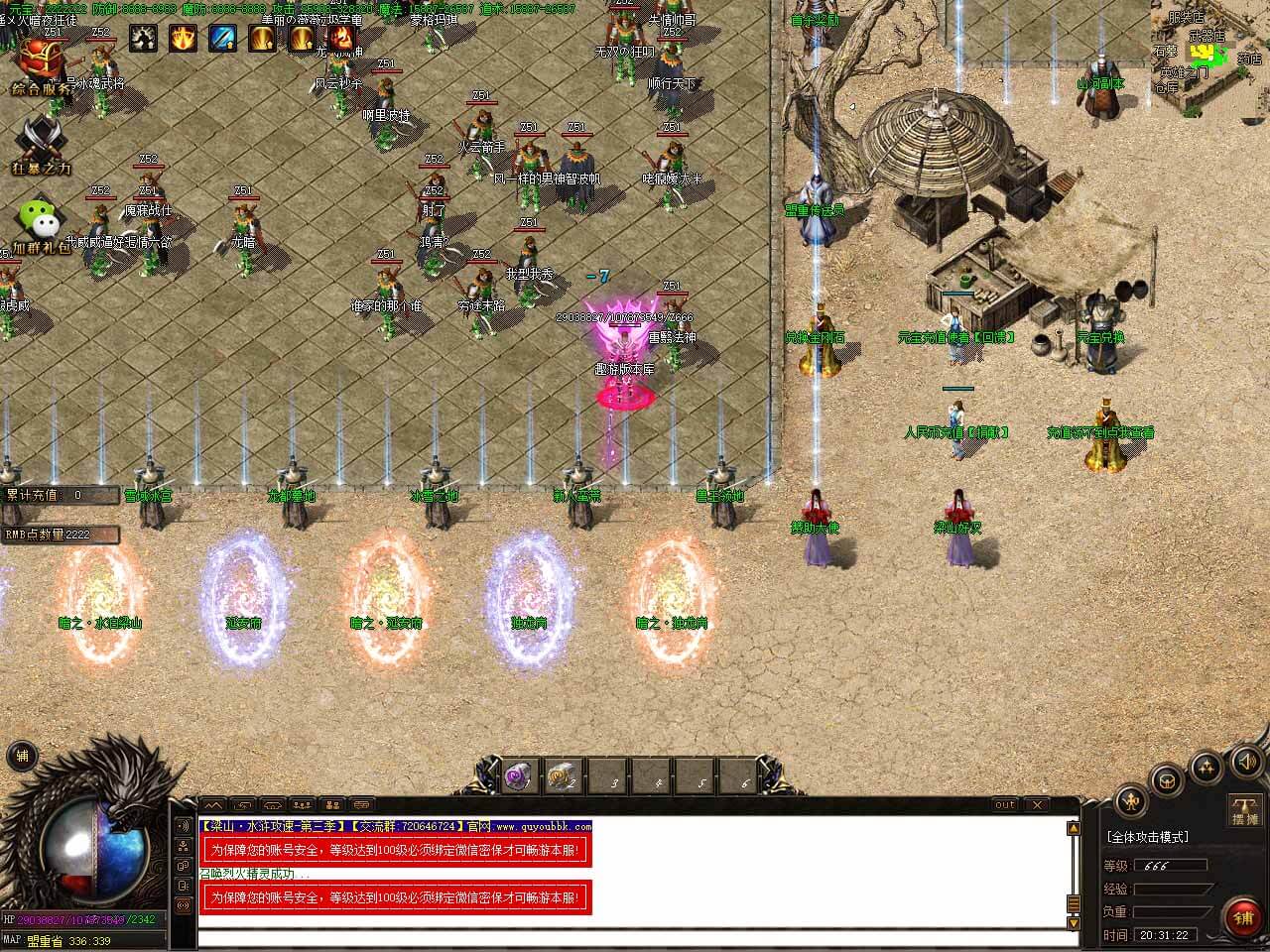Click the red 铺 shop button
Screen dimensions: 1270x952
(x=1243, y=917)
